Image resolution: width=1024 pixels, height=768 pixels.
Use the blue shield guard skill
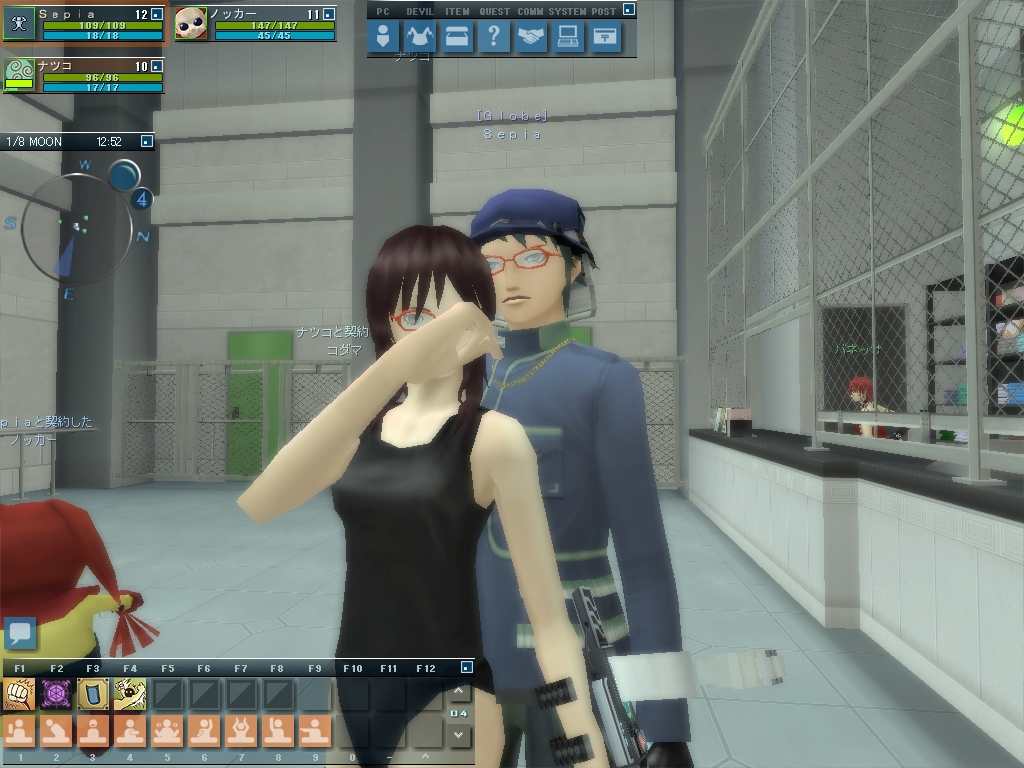[93, 693]
